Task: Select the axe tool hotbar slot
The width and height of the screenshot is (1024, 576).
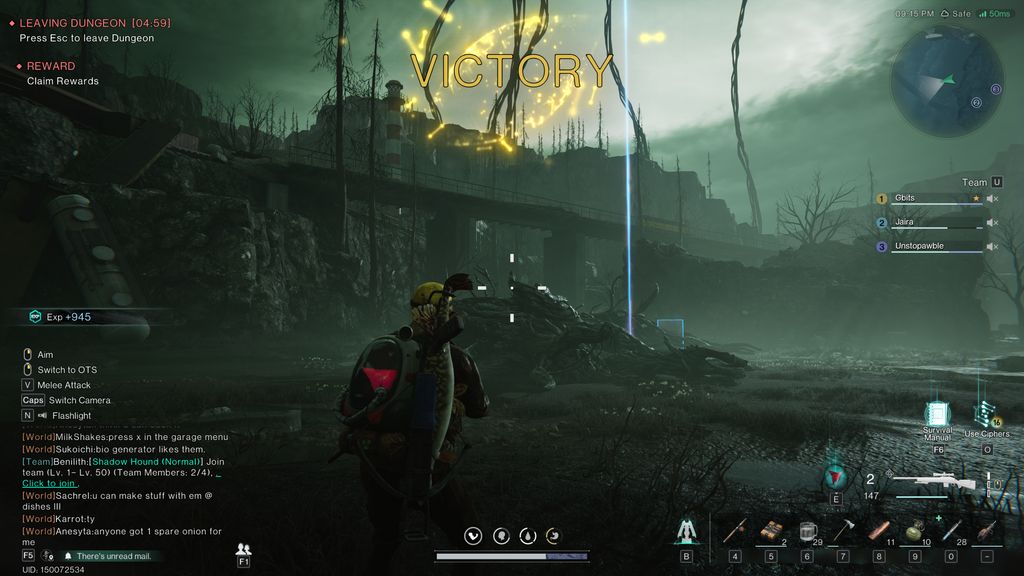Action: [842, 532]
